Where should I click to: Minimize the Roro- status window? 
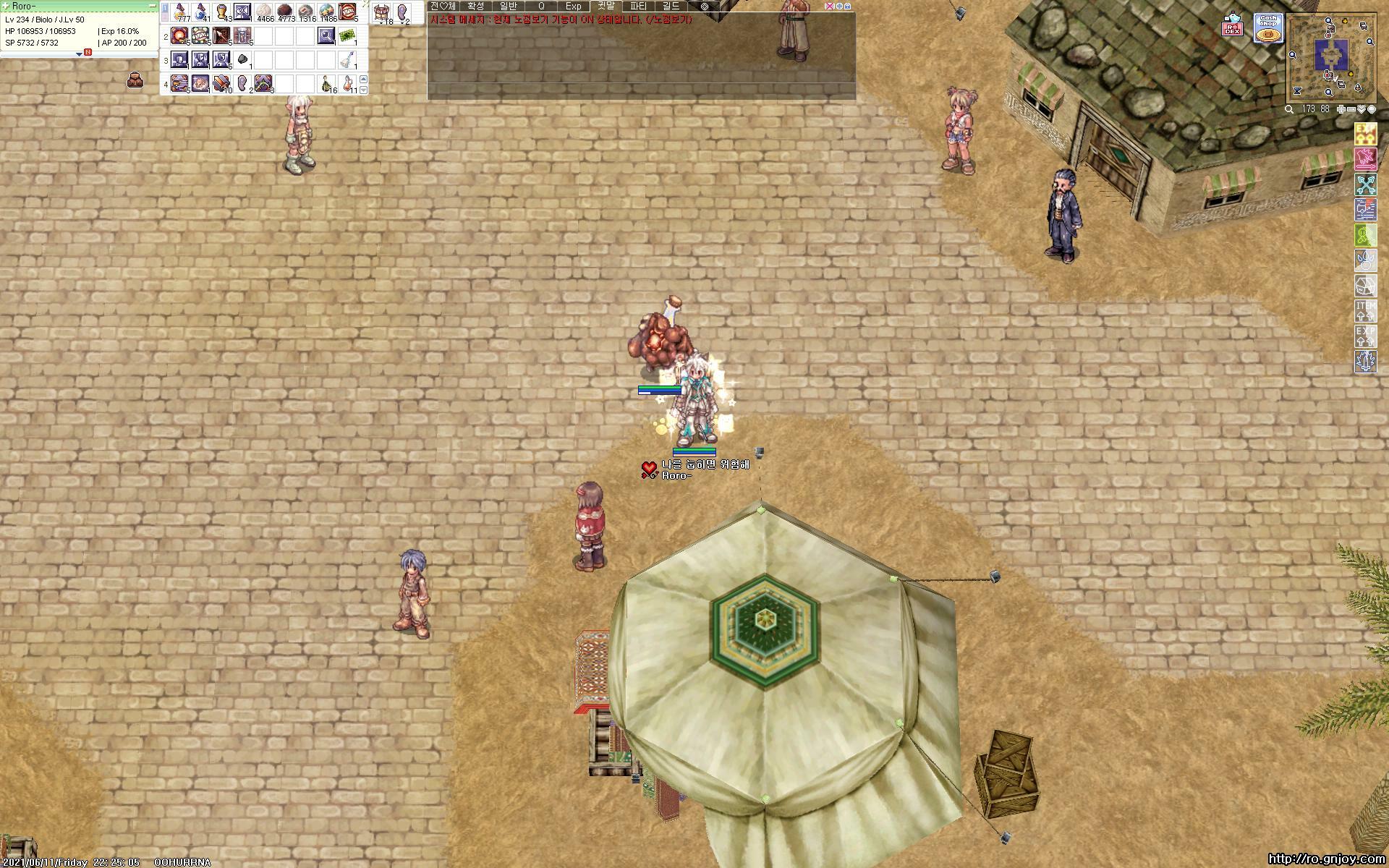click(152, 6)
